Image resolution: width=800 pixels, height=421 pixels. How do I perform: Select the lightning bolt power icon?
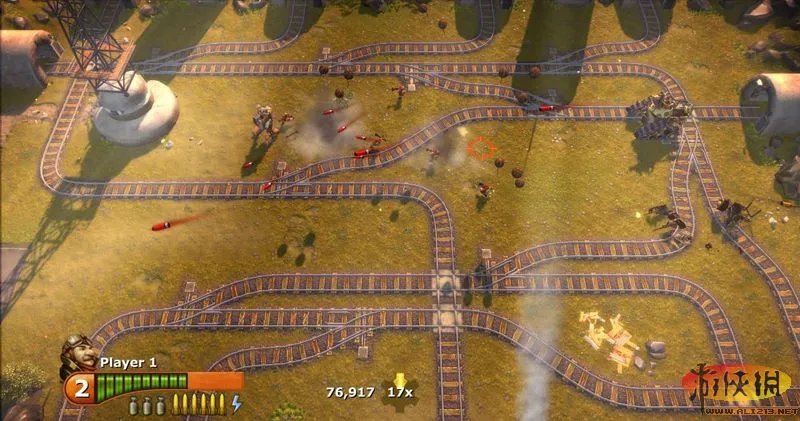click(x=236, y=403)
